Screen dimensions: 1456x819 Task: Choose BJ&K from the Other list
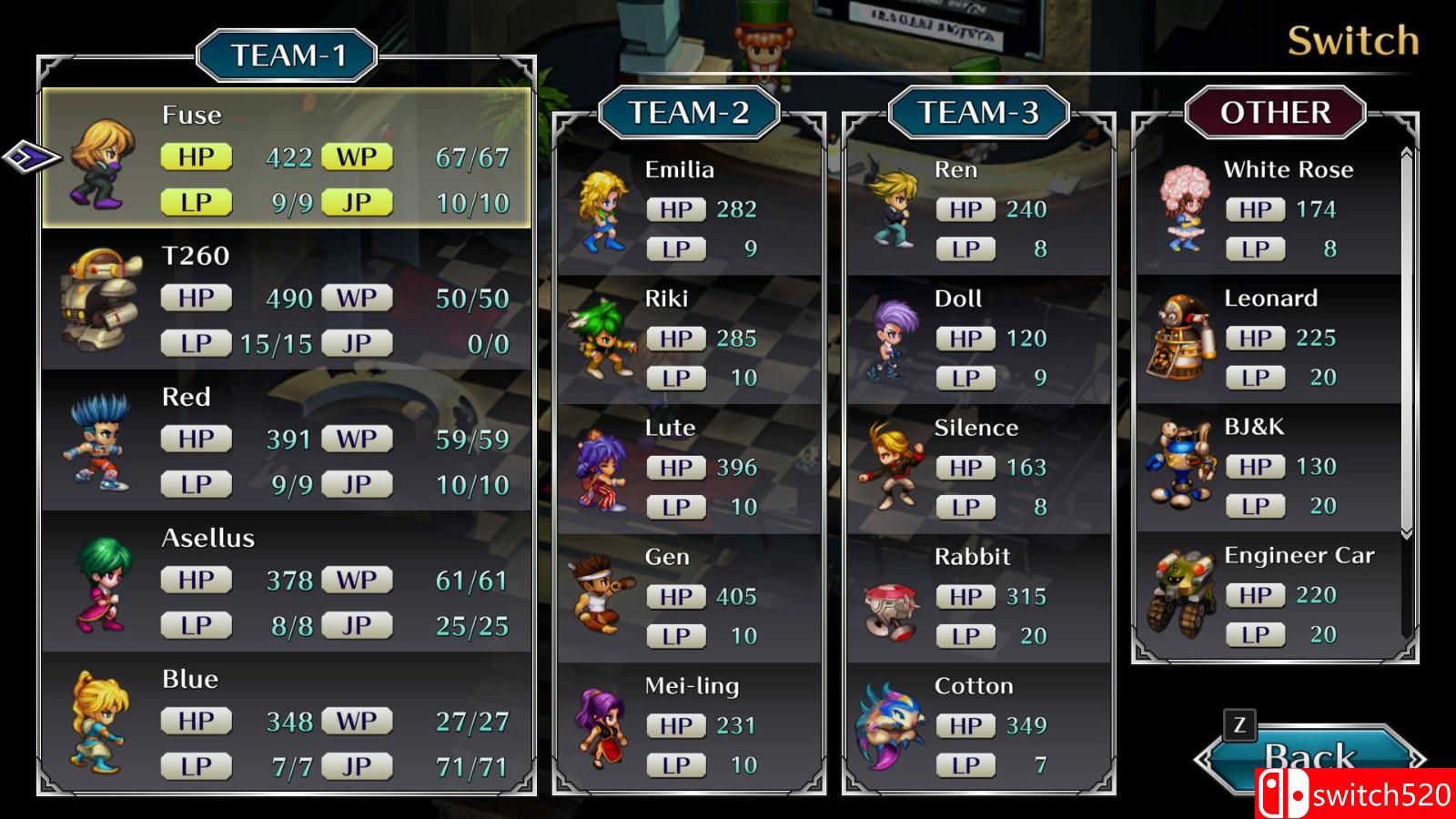coord(1268,467)
